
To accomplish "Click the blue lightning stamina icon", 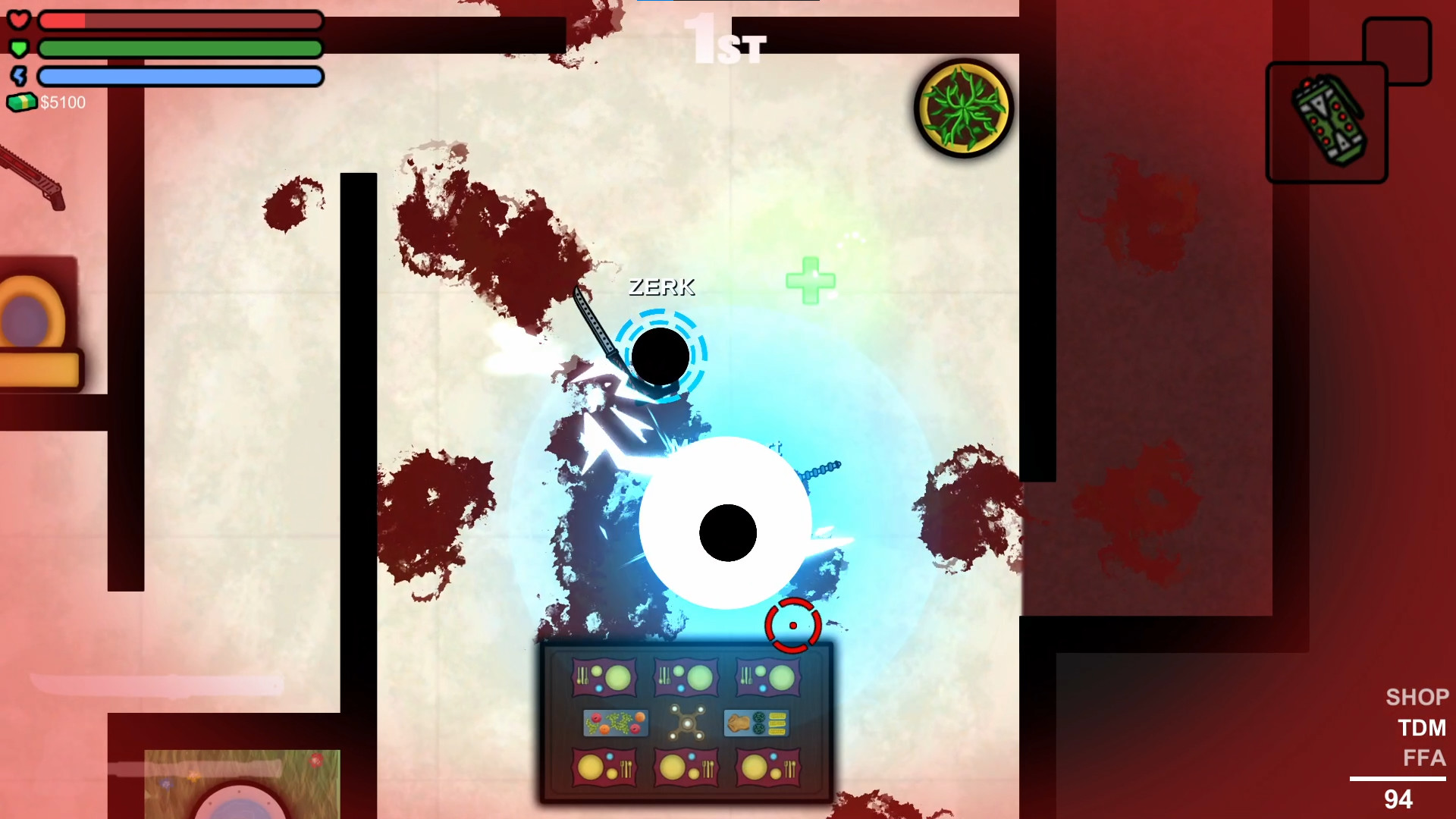I will [x=20, y=76].
